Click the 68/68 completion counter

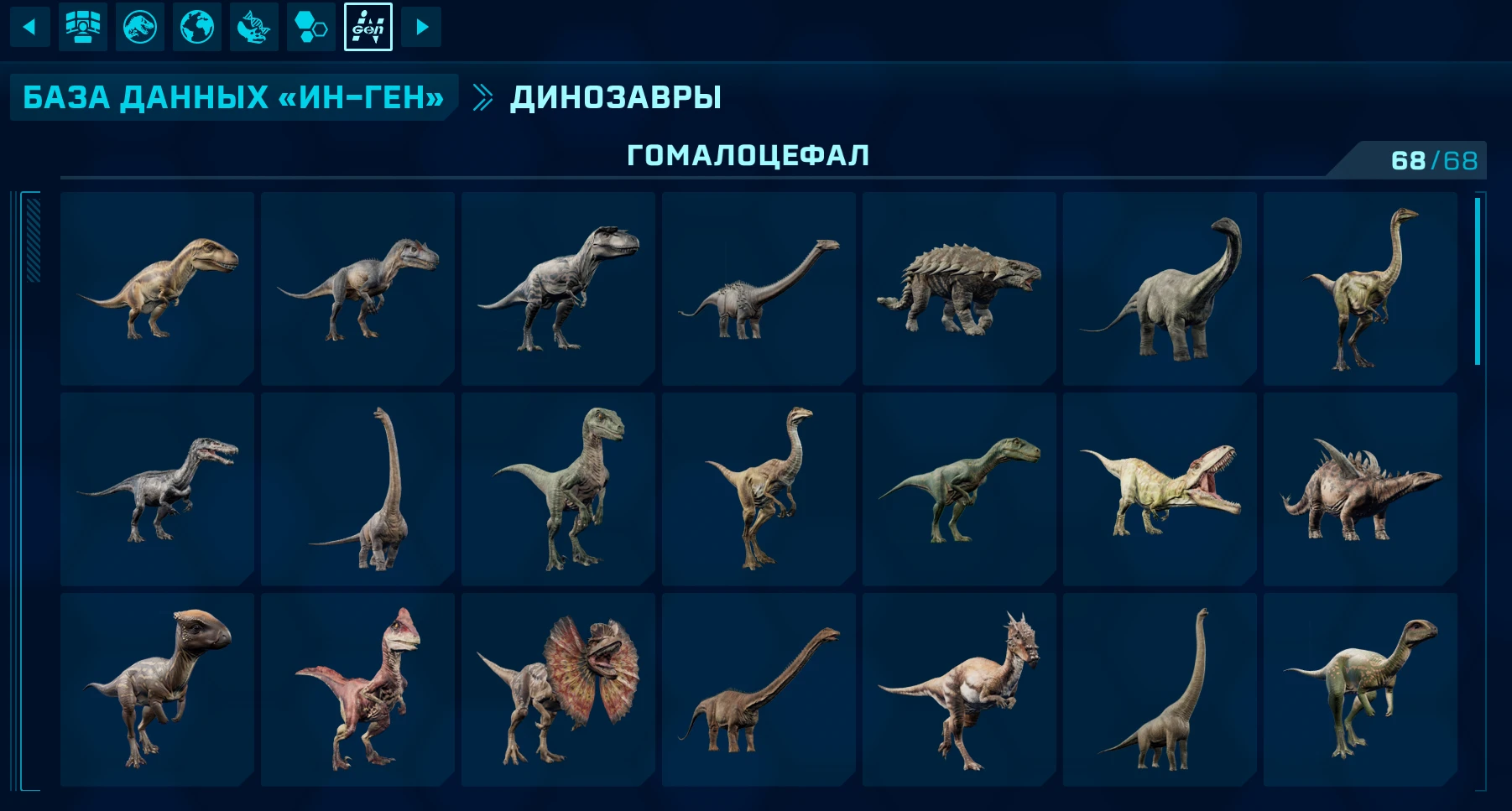click(x=1434, y=154)
